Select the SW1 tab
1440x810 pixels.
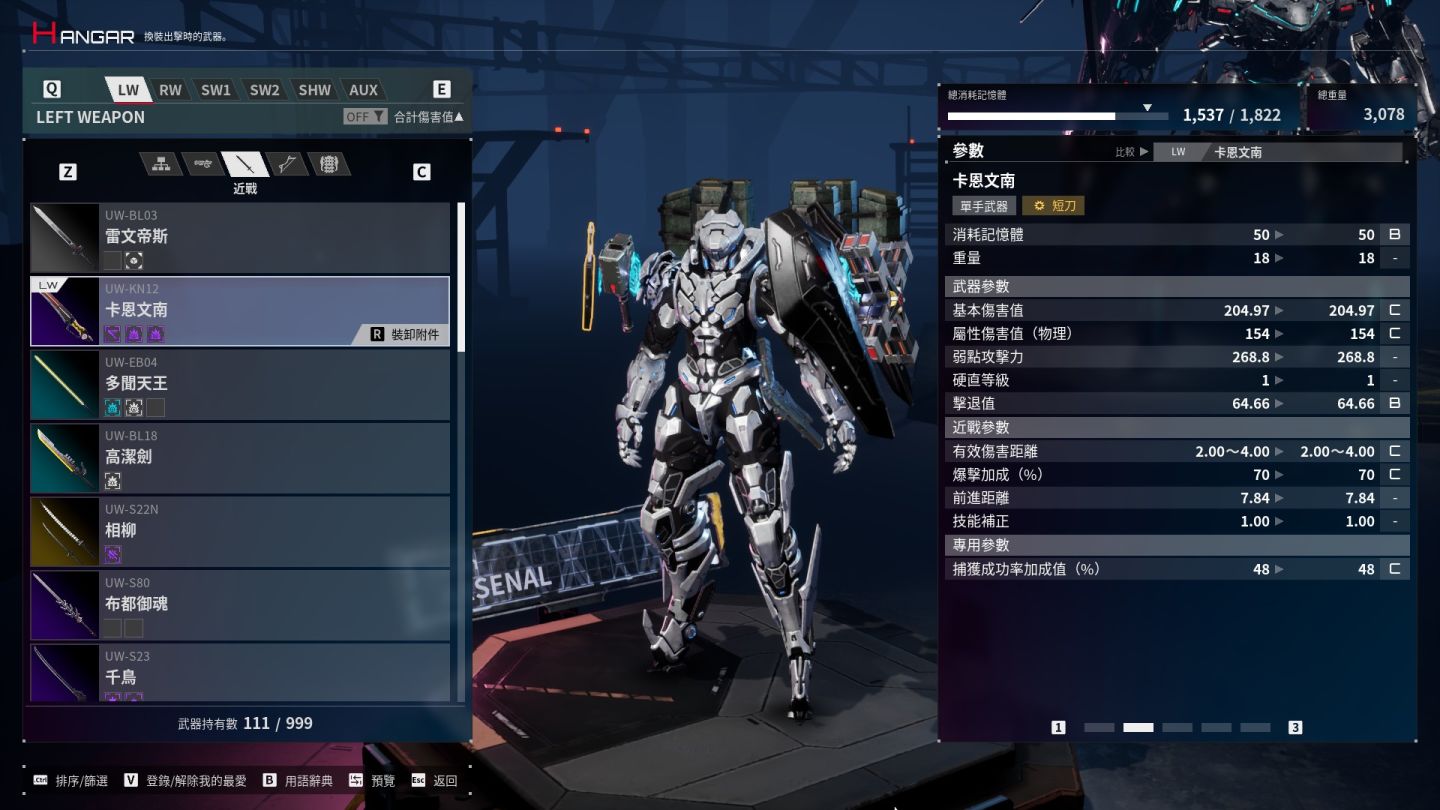(x=216, y=90)
